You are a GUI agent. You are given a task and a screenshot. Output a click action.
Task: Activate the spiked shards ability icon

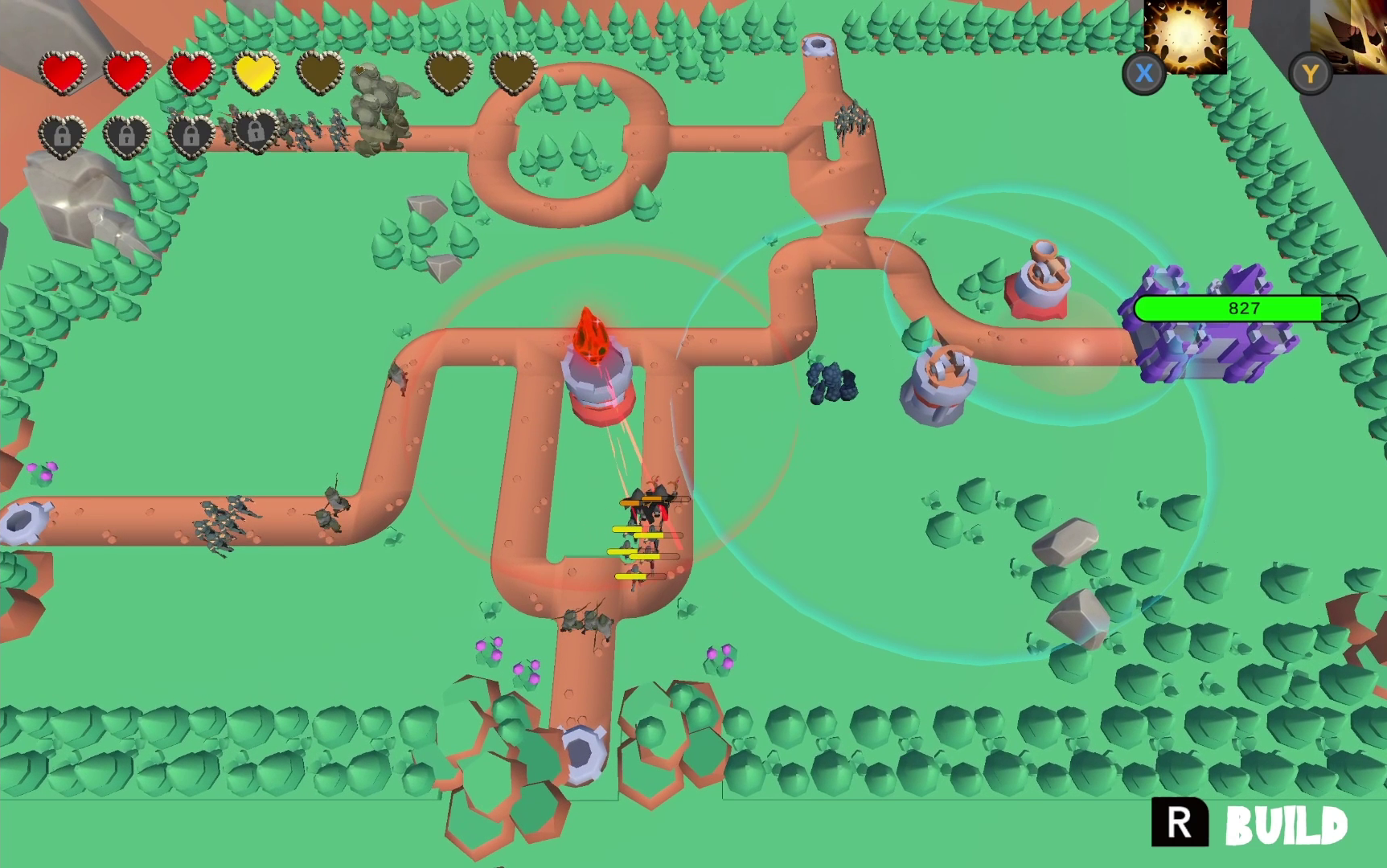(x=1351, y=36)
